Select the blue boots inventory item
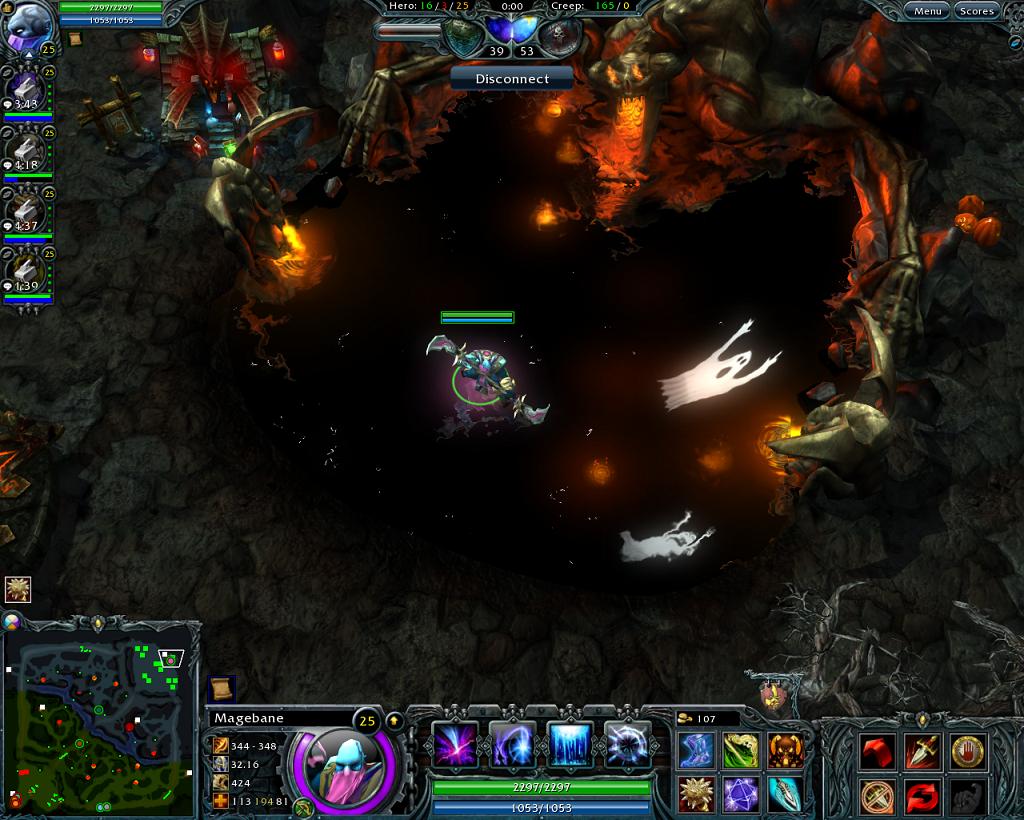Image resolution: width=1024 pixels, height=820 pixels. coord(696,750)
